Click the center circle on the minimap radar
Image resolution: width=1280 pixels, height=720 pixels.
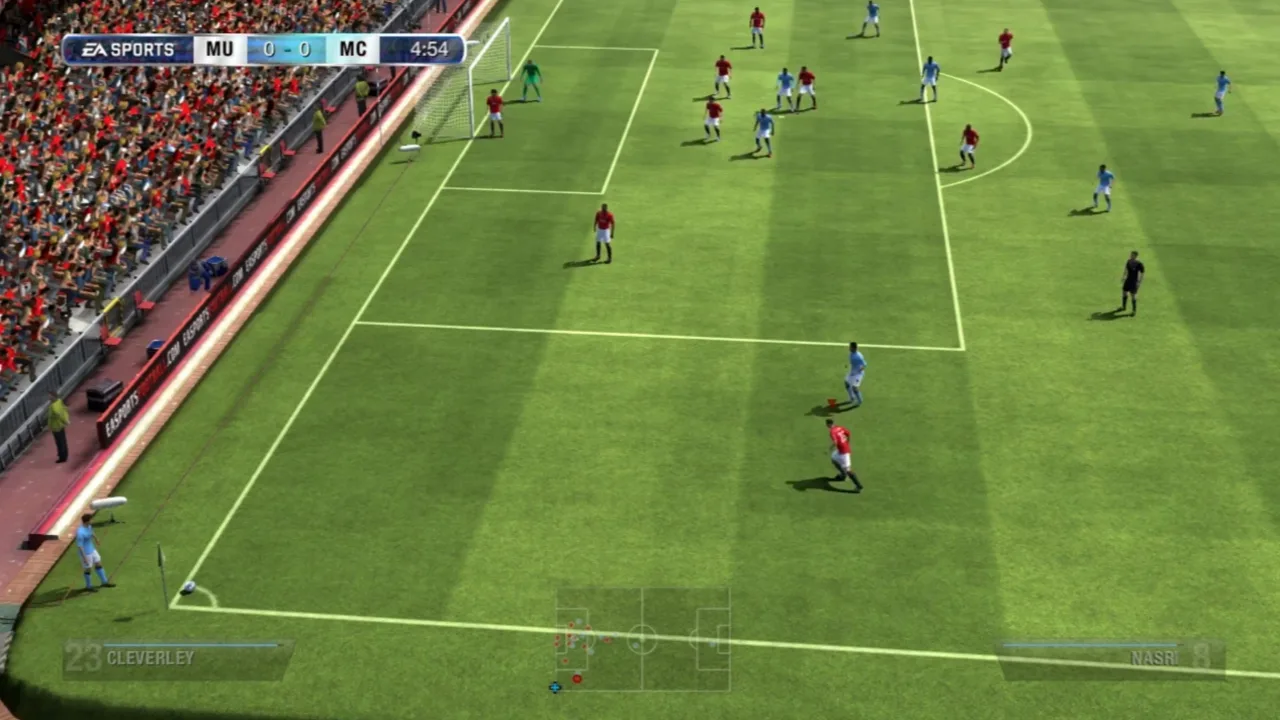[x=642, y=637]
